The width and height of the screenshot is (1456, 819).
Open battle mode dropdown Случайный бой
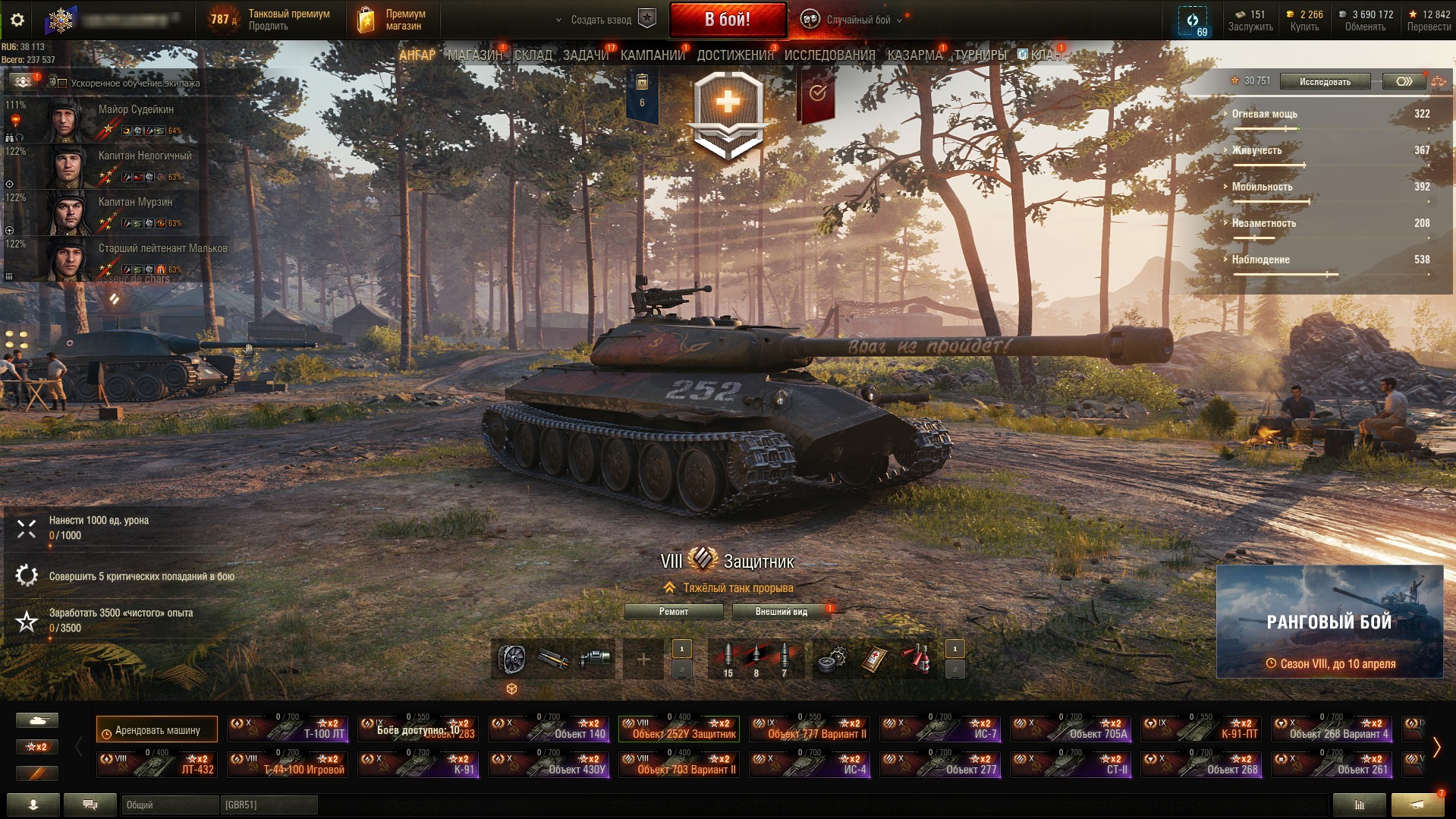pyautogui.click(x=857, y=20)
